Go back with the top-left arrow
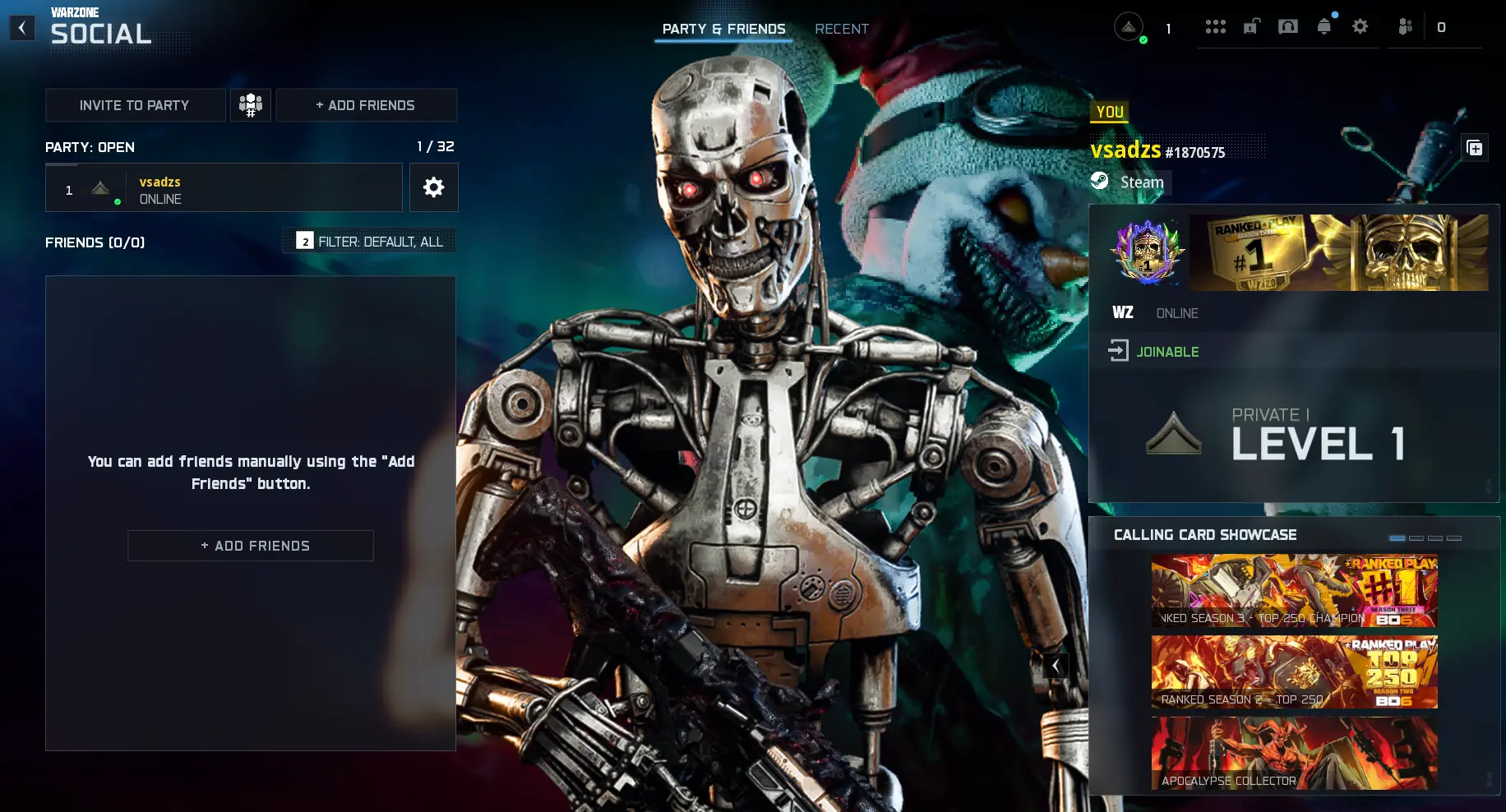Image resolution: width=1506 pixels, height=812 pixels. pyautogui.click(x=22, y=27)
